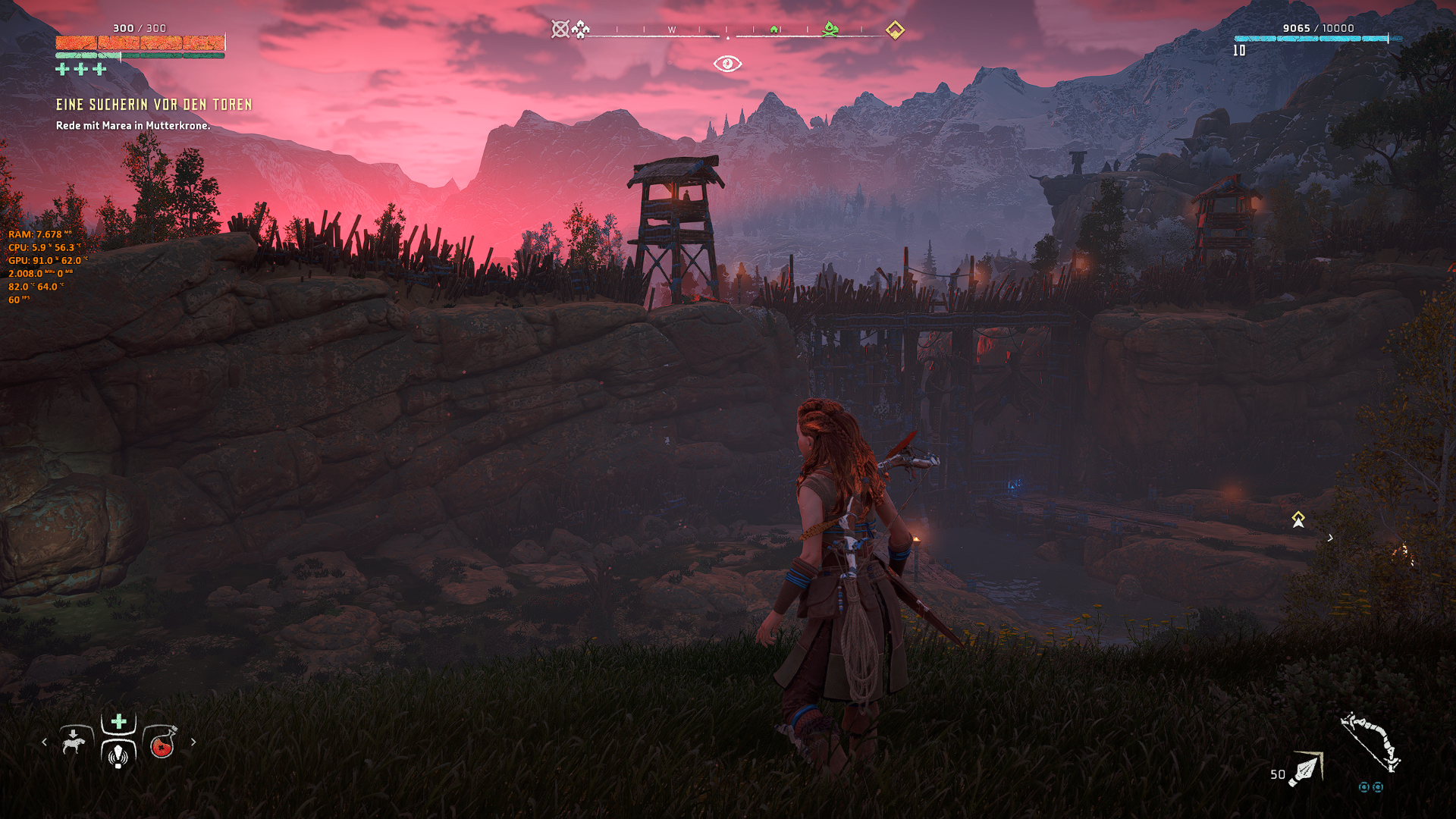This screenshot has height=819, width=1456.
Task: Cycle tools with the right arrow
Action: (193, 742)
